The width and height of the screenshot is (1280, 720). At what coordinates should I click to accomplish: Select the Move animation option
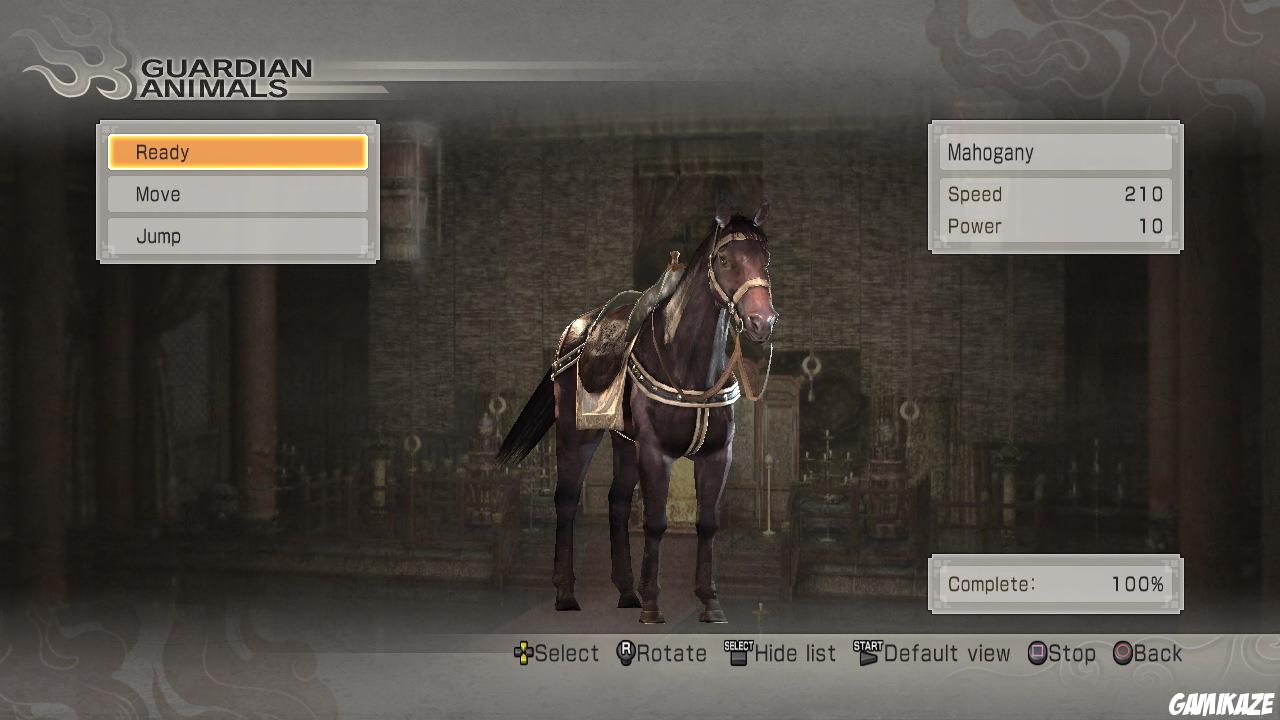click(238, 194)
